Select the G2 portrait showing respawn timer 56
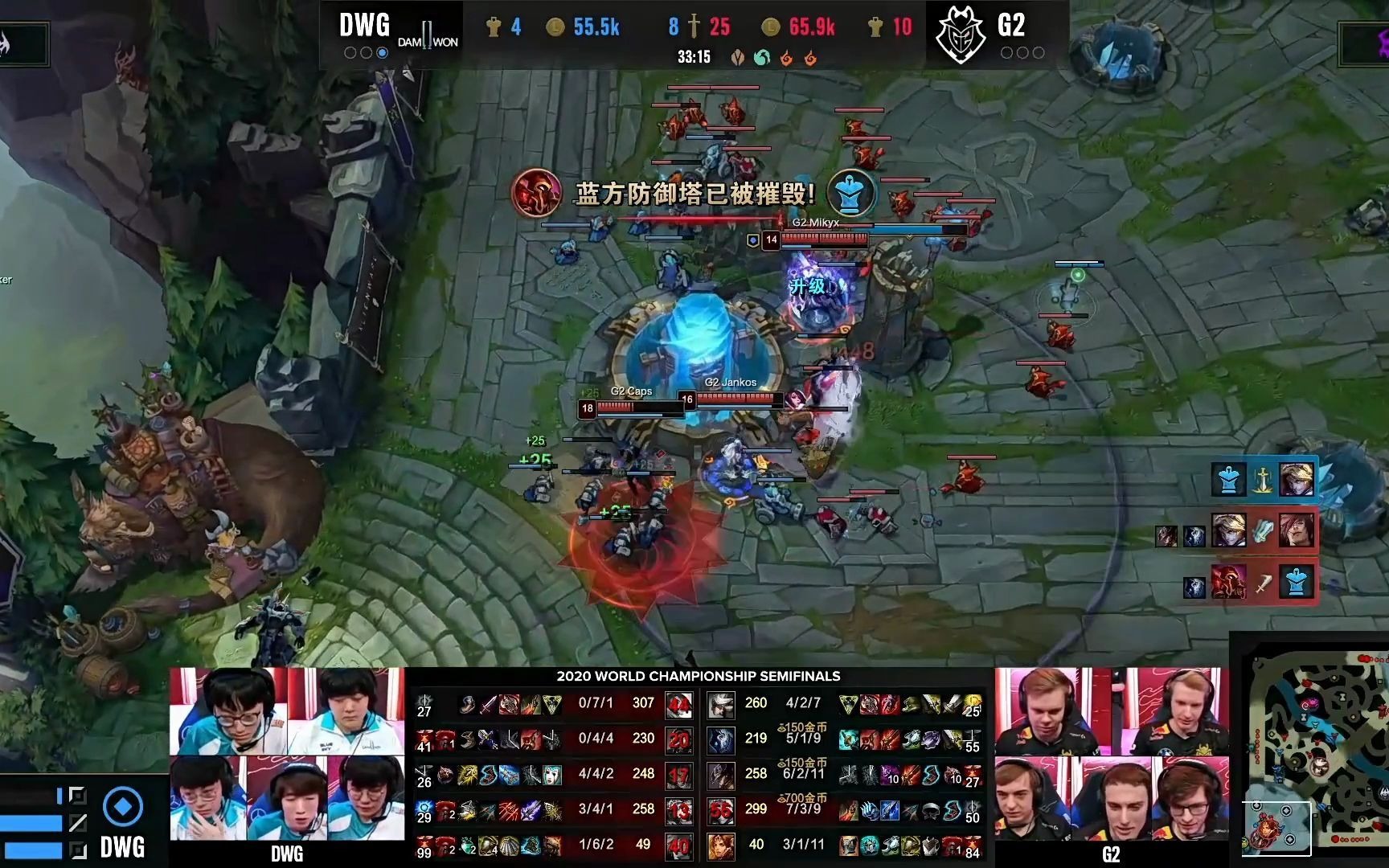 (x=720, y=810)
